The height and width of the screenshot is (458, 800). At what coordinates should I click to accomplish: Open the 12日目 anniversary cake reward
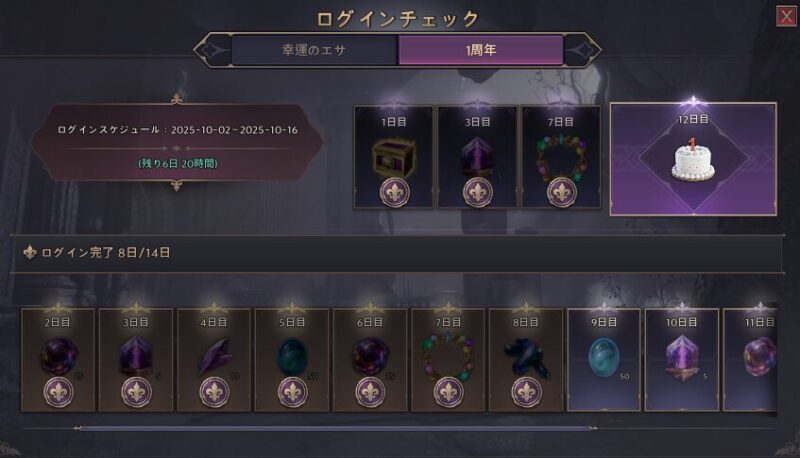click(x=693, y=158)
